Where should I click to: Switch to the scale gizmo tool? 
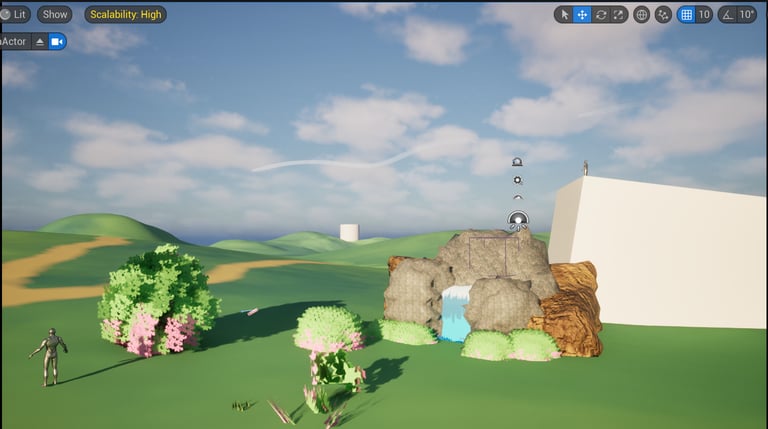coord(618,15)
